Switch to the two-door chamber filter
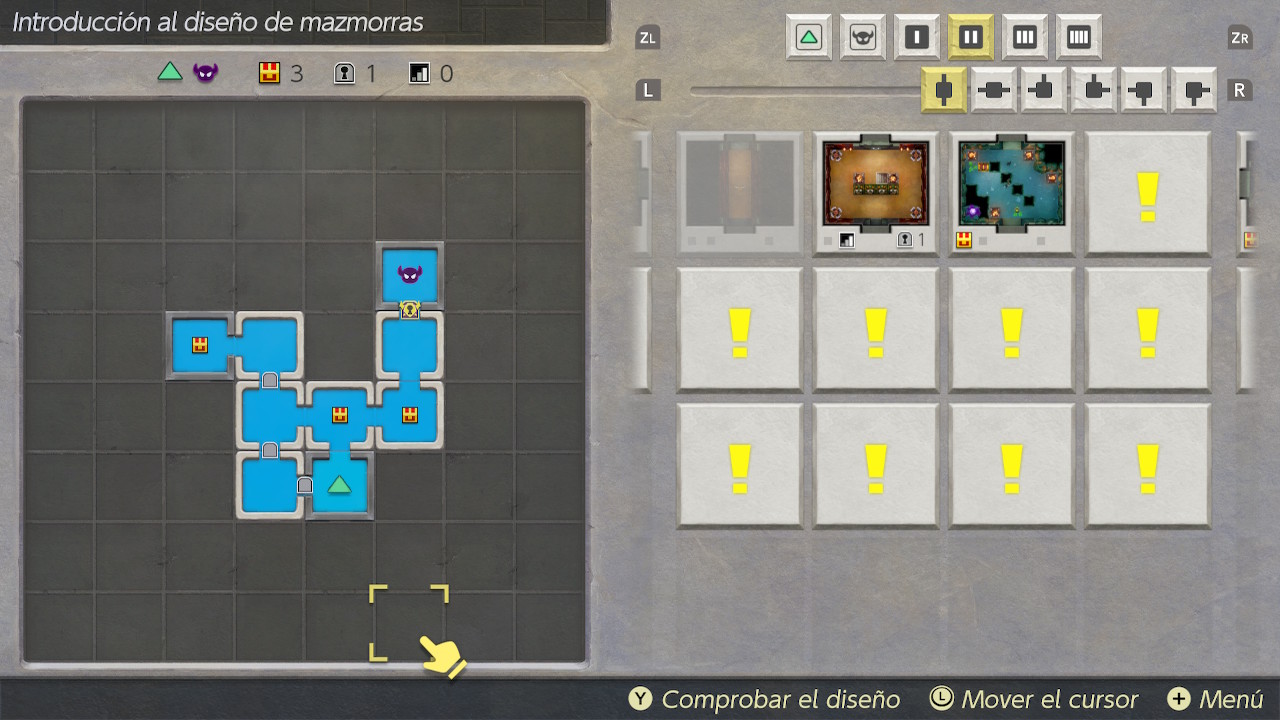The width and height of the screenshot is (1280, 720). (x=970, y=38)
